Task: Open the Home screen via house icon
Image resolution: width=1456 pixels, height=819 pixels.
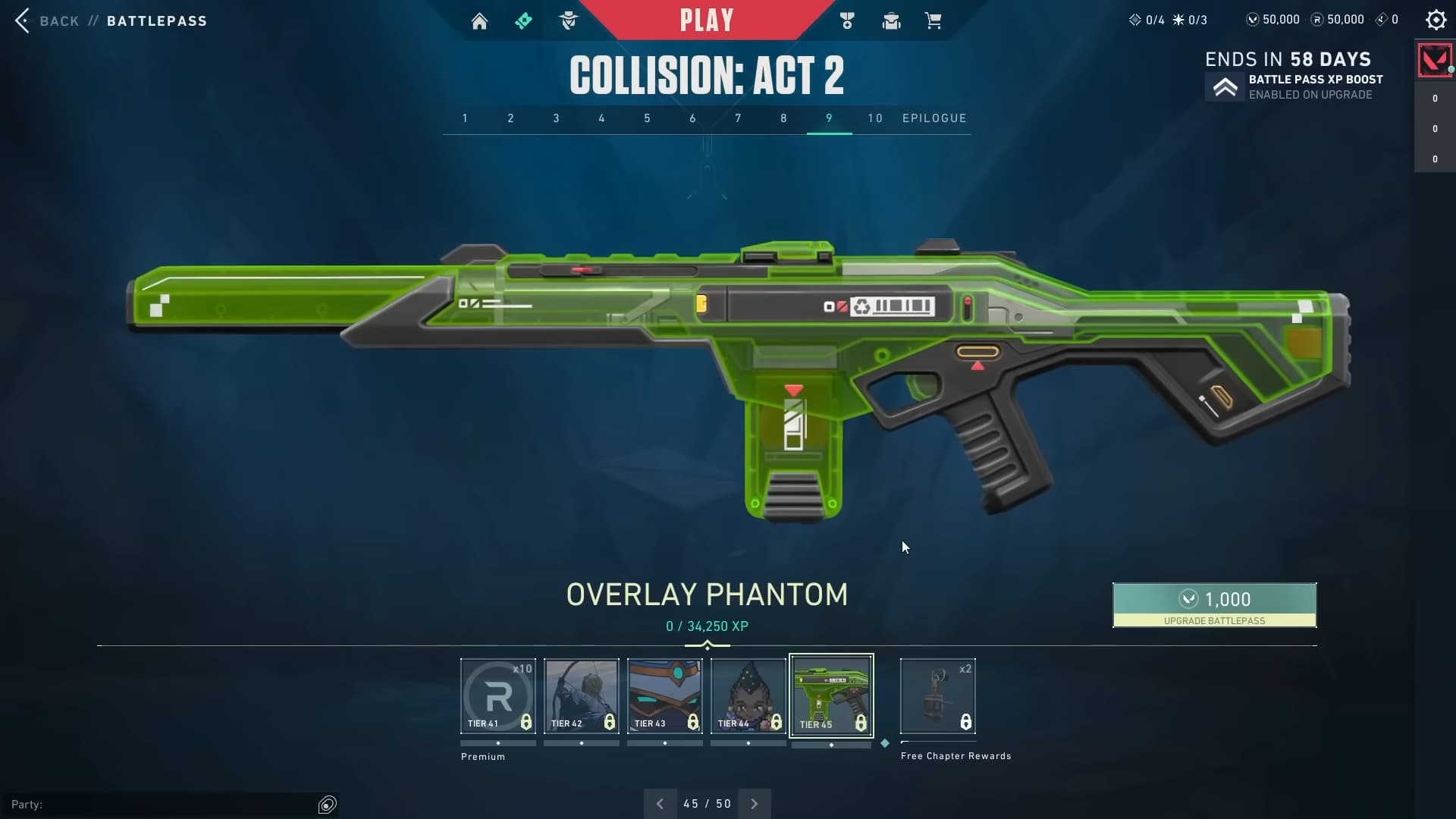Action: click(481, 20)
